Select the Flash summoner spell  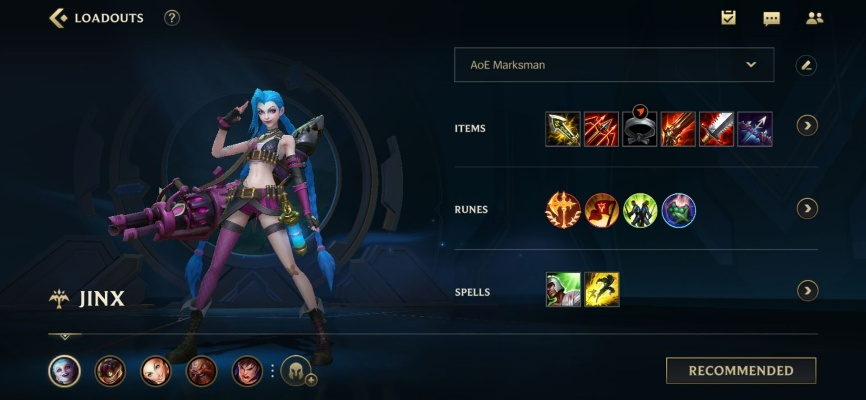pyautogui.click(x=602, y=290)
